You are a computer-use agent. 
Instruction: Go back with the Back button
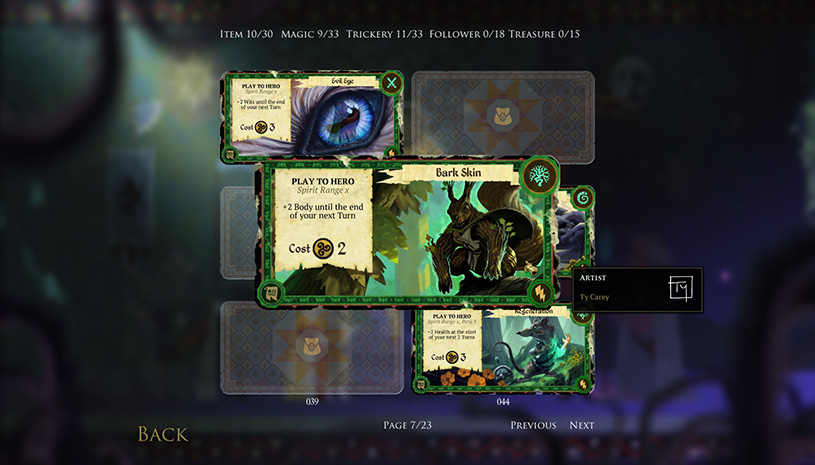tap(162, 434)
